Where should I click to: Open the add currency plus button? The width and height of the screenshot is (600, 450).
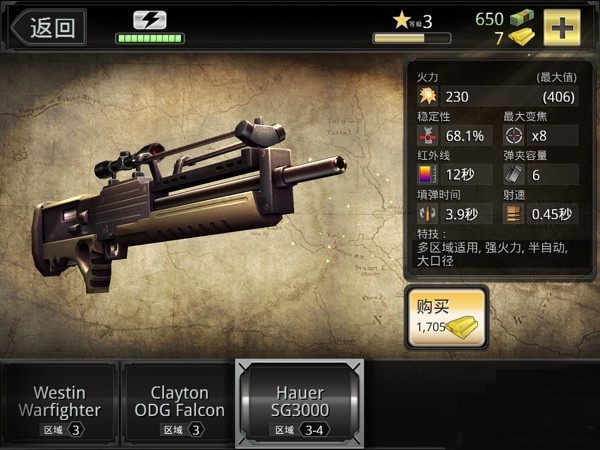point(563,27)
